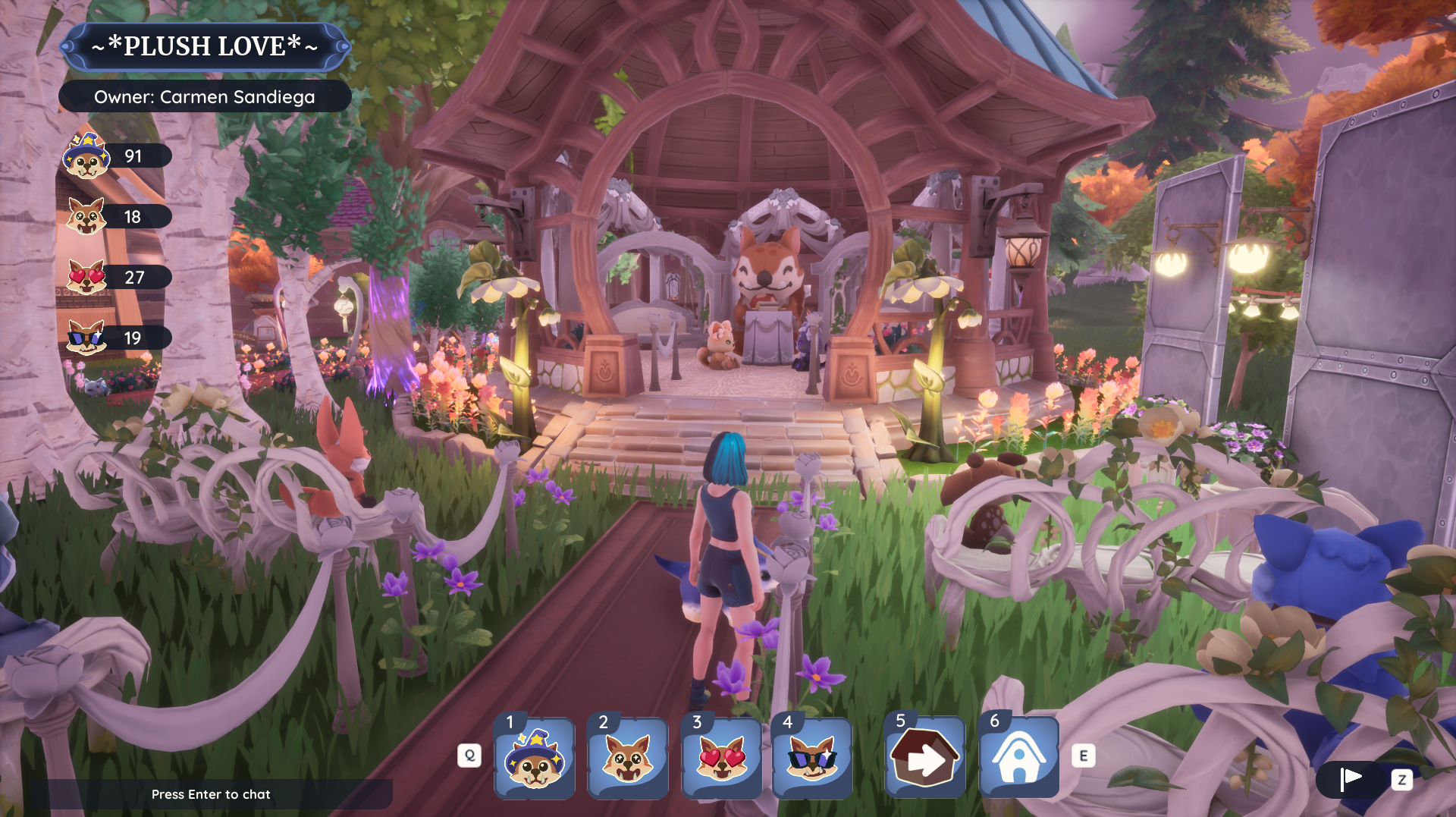The width and height of the screenshot is (1456, 817).
Task: Select the starry-eyed squirrel emote in slot 2
Action: pyautogui.click(x=628, y=759)
